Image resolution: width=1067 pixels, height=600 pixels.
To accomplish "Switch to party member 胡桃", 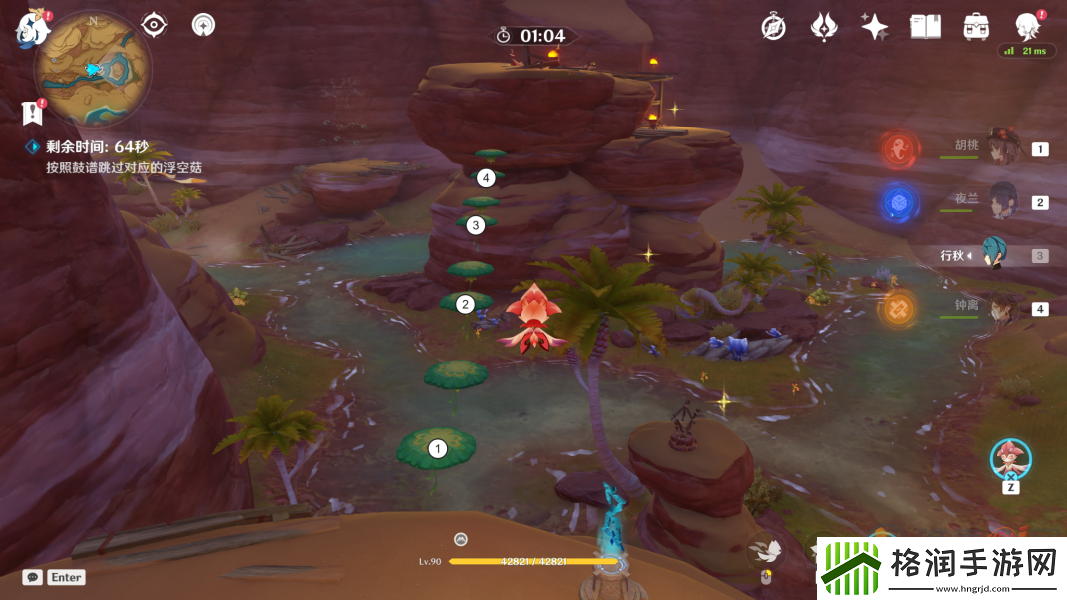I will point(1000,149).
